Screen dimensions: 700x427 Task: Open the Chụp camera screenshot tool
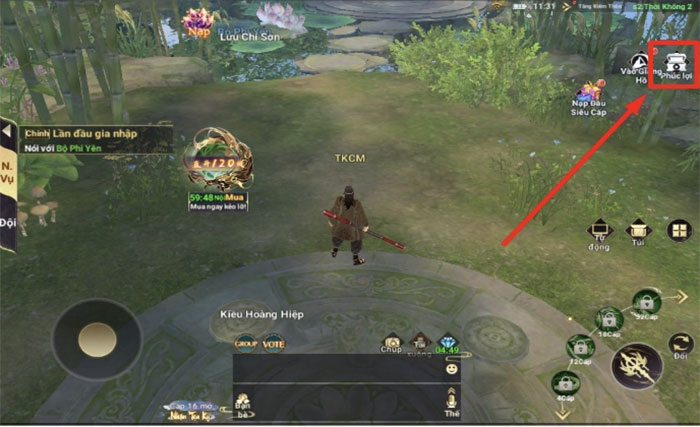pos(392,343)
